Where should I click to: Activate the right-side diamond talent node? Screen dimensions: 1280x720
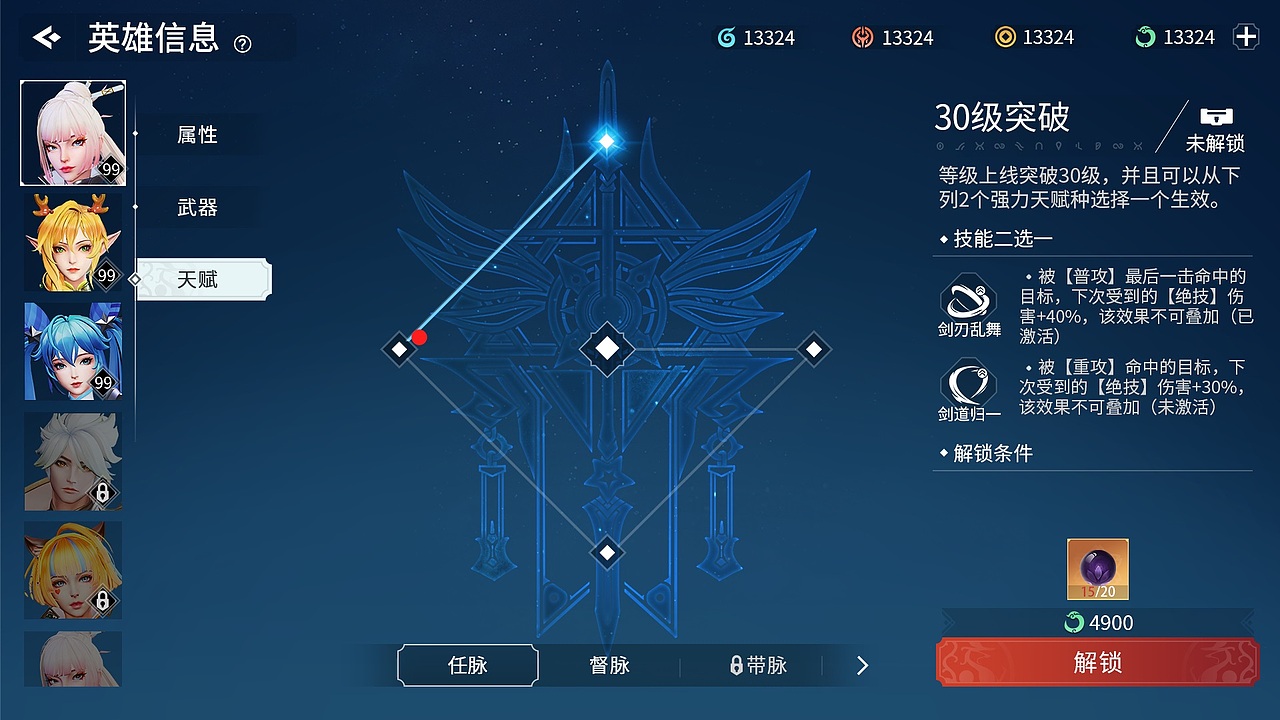pyautogui.click(x=813, y=349)
